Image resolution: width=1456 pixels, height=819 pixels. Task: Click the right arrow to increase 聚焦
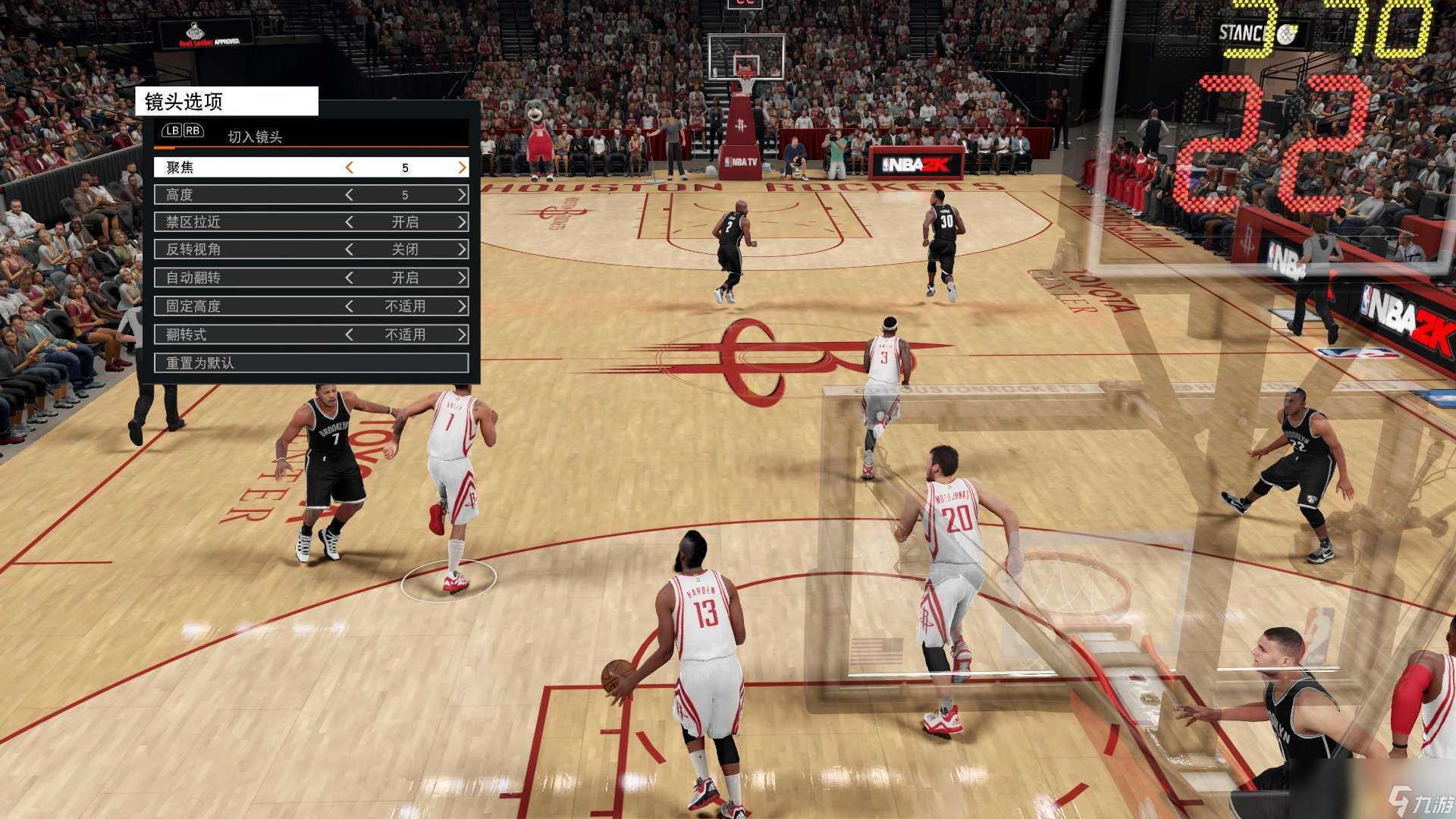pos(461,167)
